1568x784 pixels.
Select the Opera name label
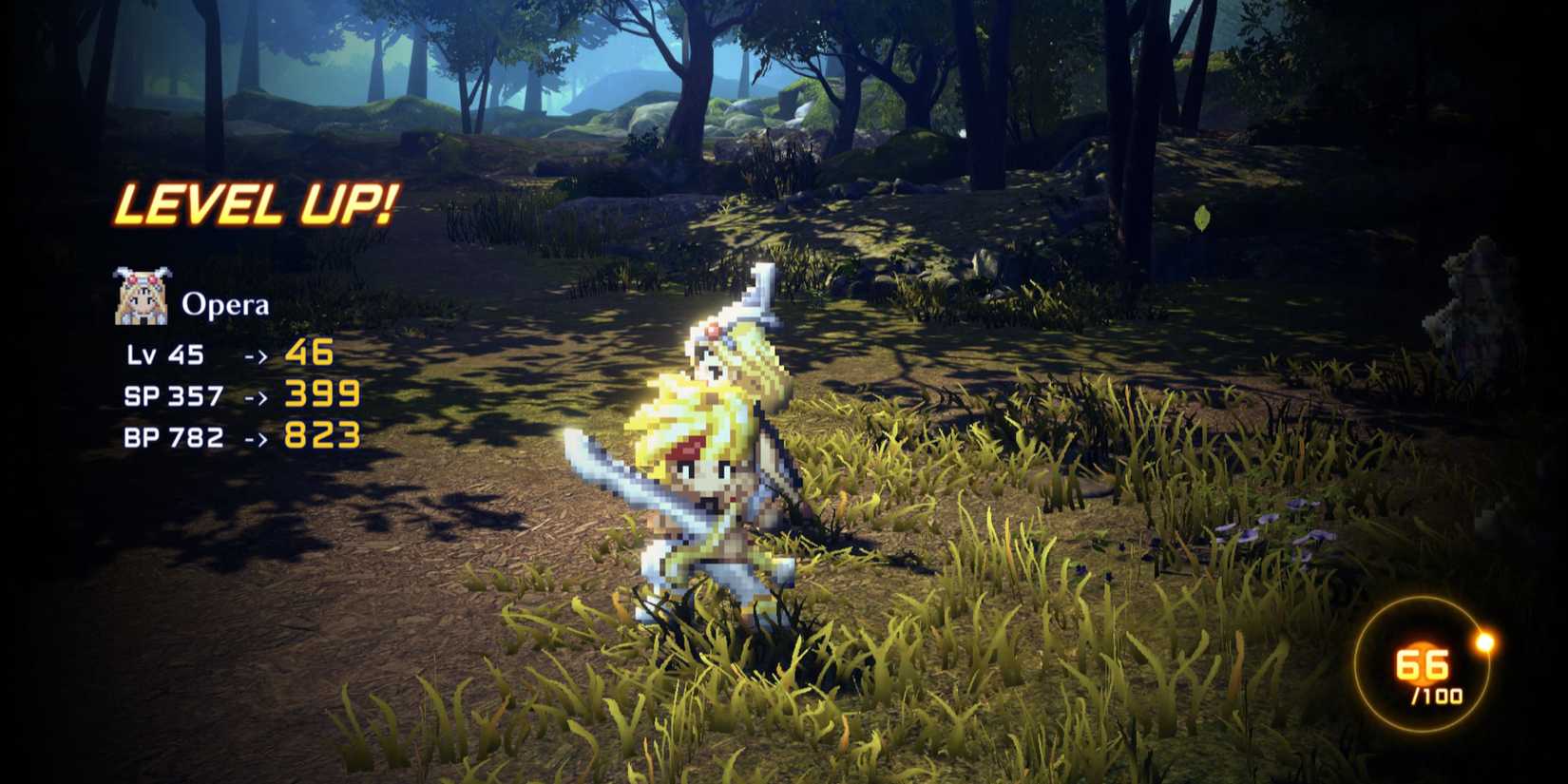tap(225, 304)
